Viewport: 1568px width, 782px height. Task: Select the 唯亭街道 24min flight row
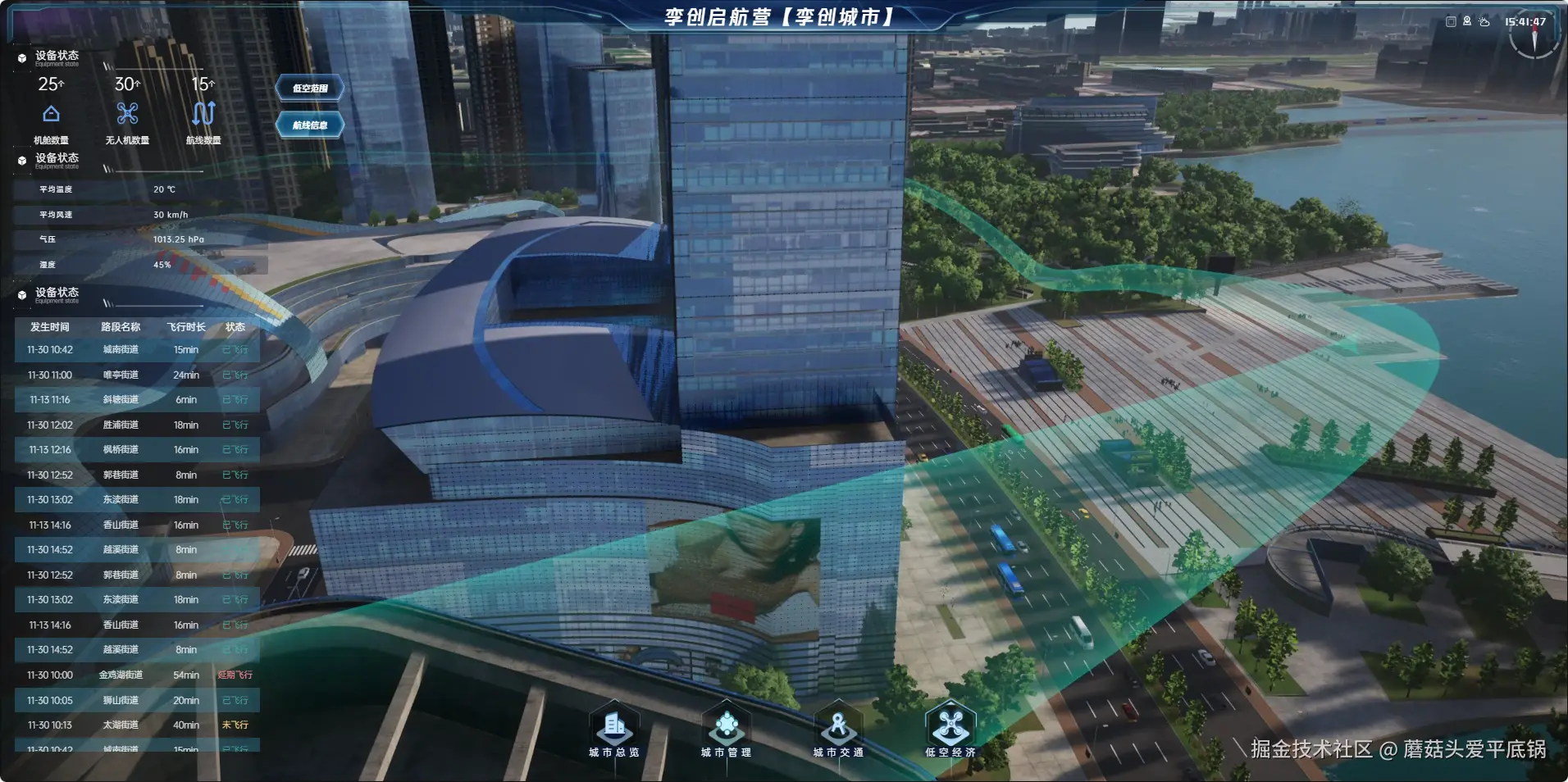pyautogui.click(x=137, y=375)
